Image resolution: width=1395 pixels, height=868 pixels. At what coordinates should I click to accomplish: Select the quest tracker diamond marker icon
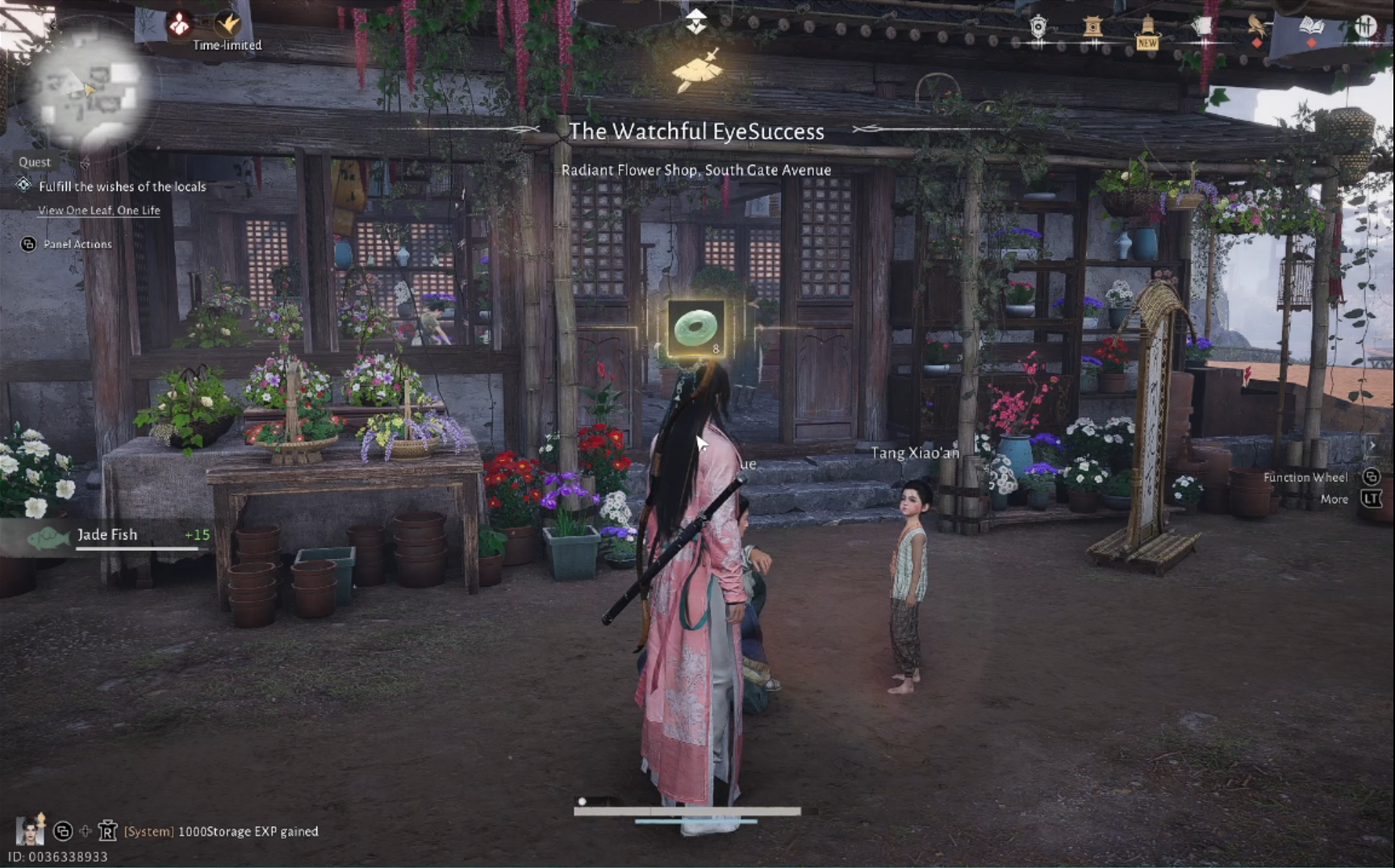click(23, 186)
